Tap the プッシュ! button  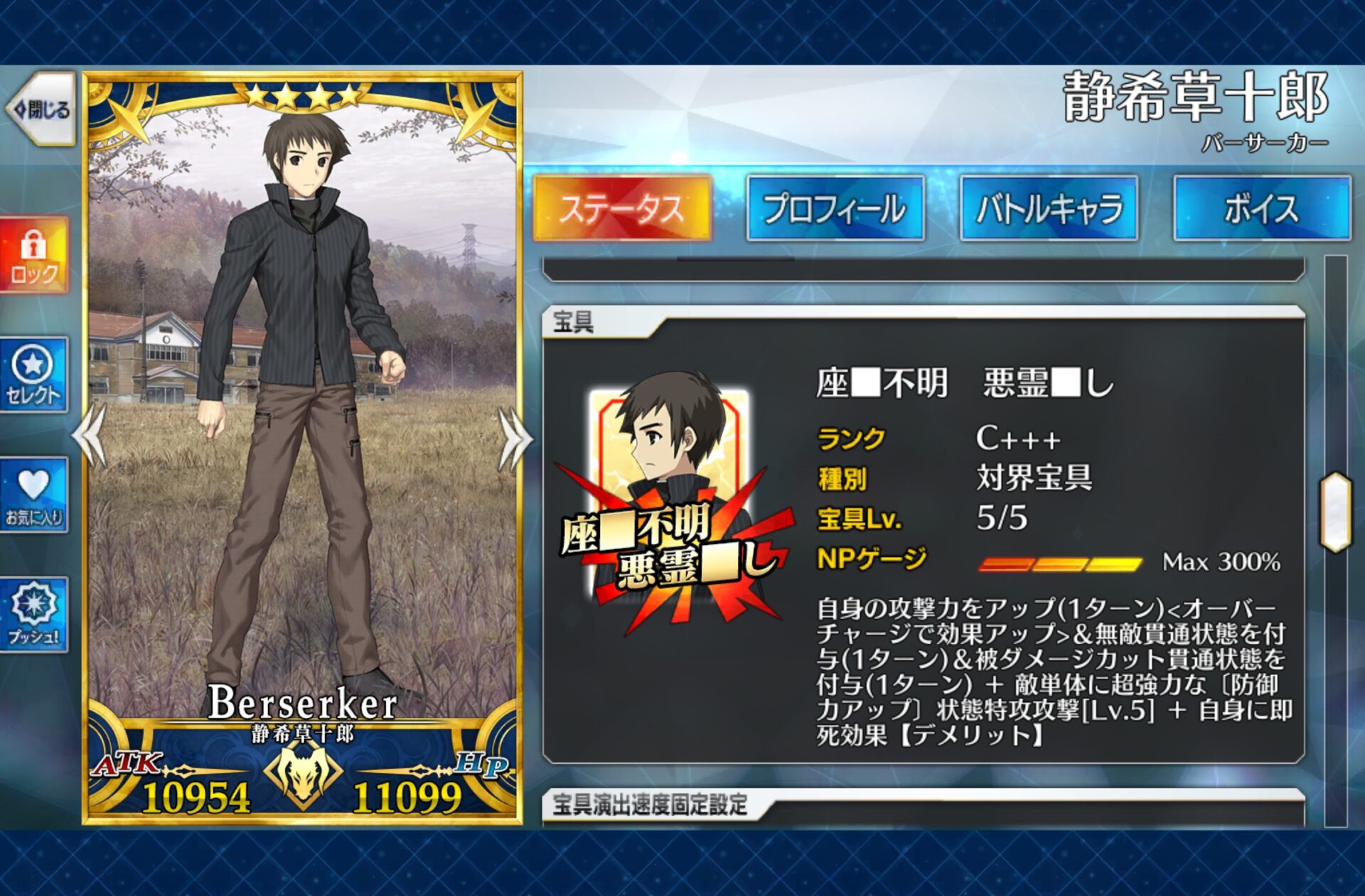[x=34, y=615]
